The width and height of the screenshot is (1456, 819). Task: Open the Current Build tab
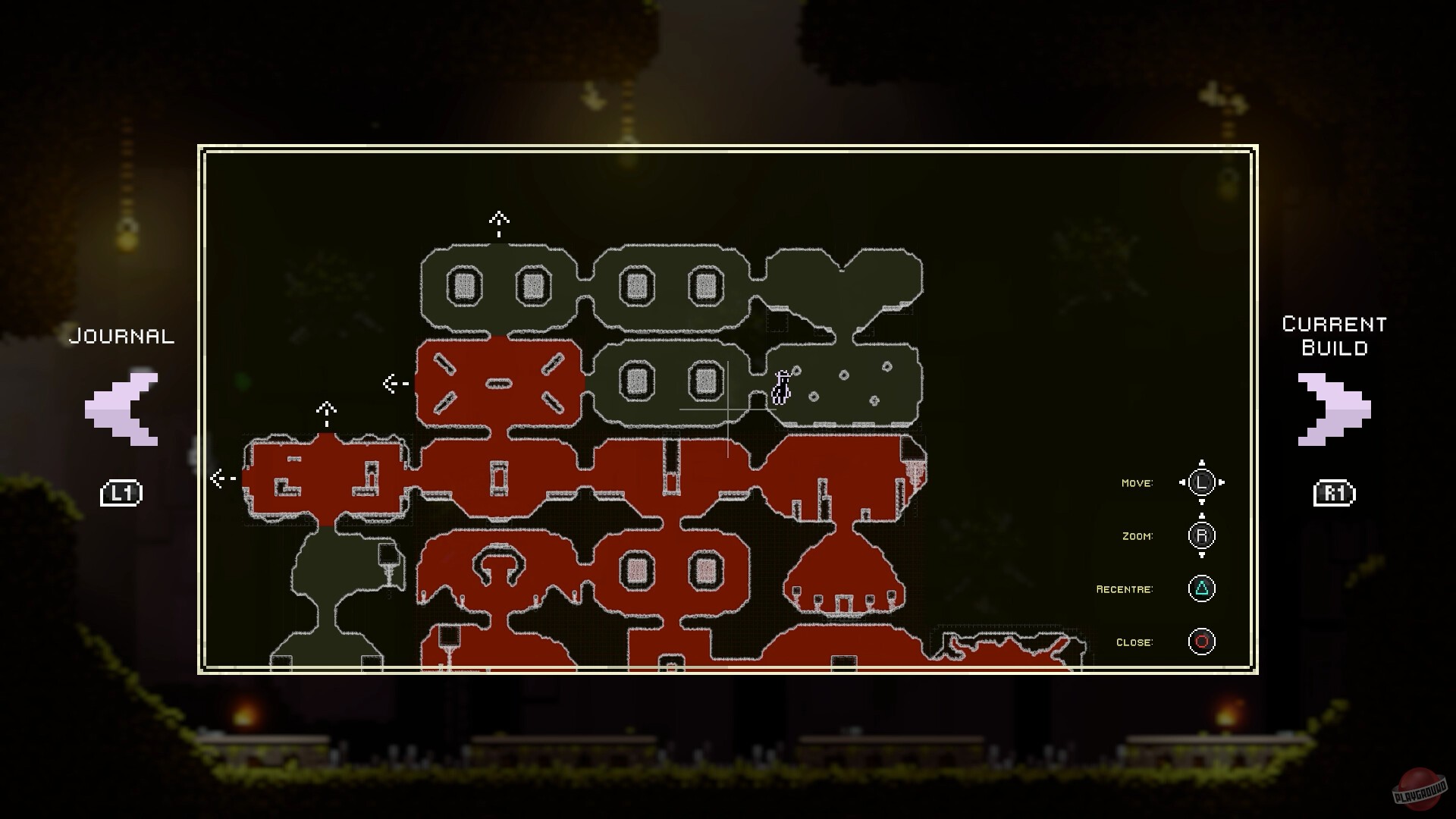pos(1333,337)
